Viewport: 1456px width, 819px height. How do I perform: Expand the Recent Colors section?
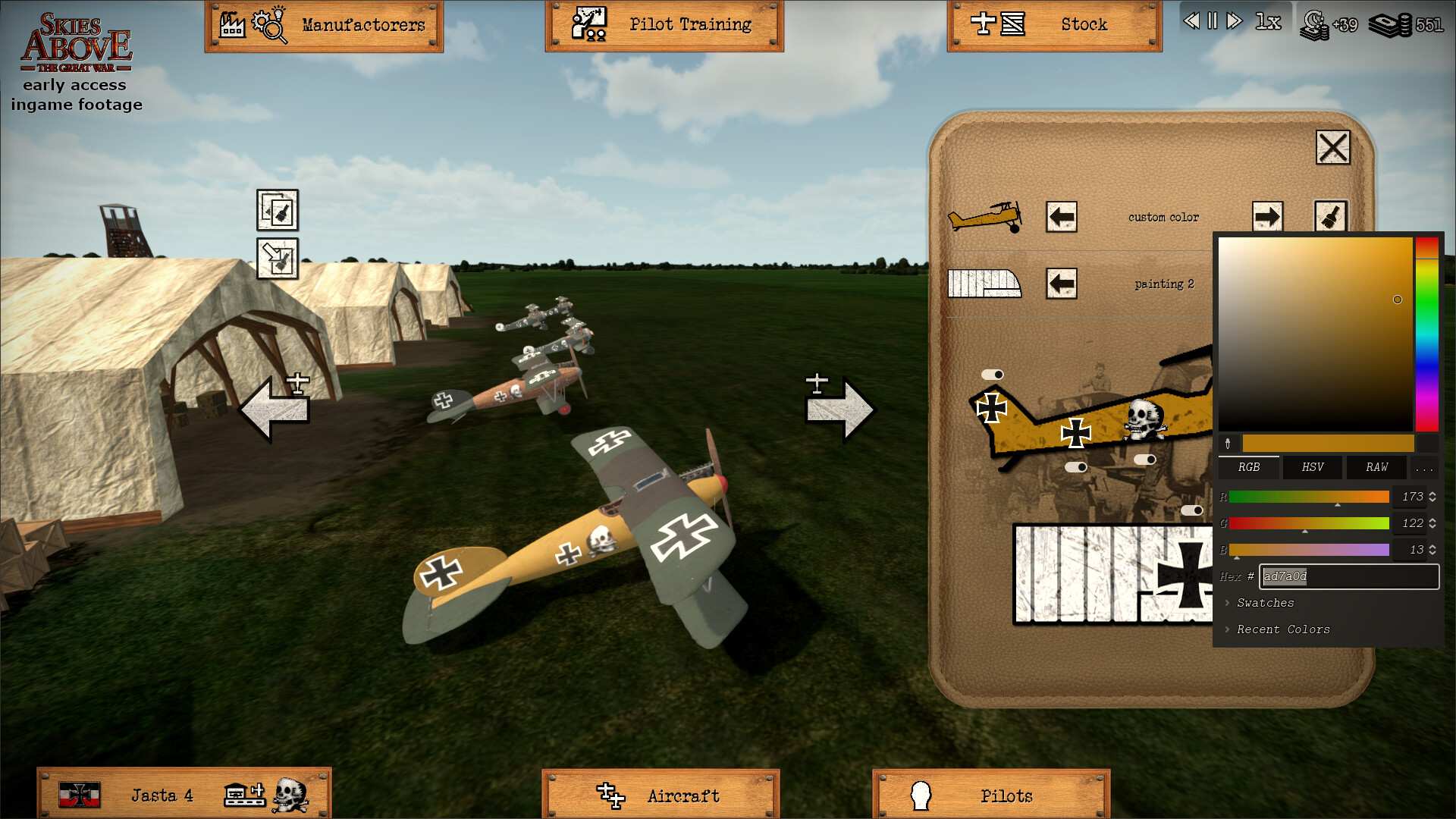pos(1282,629)
